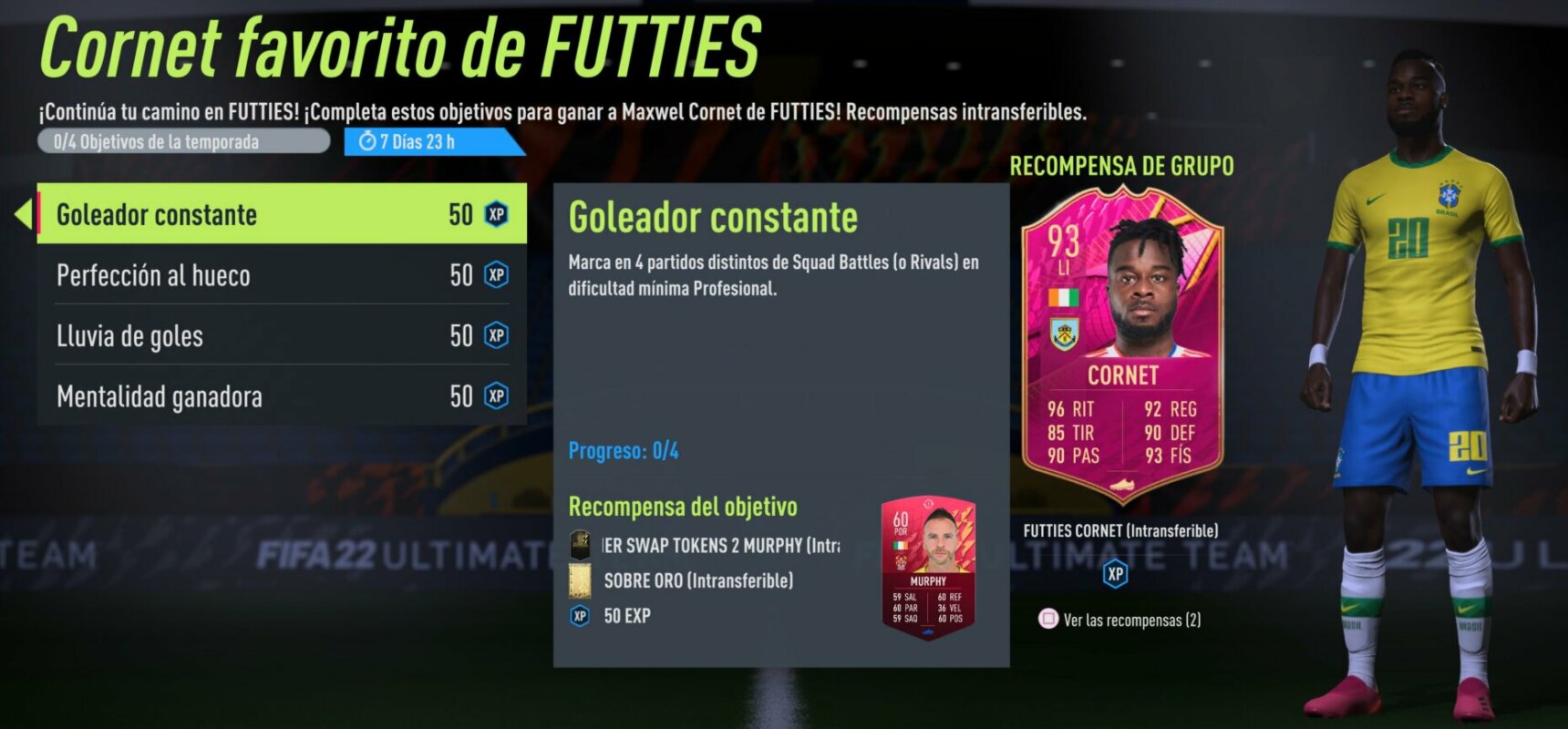Click the pink square icon beside Ver las recompensas

point(1050,620)
